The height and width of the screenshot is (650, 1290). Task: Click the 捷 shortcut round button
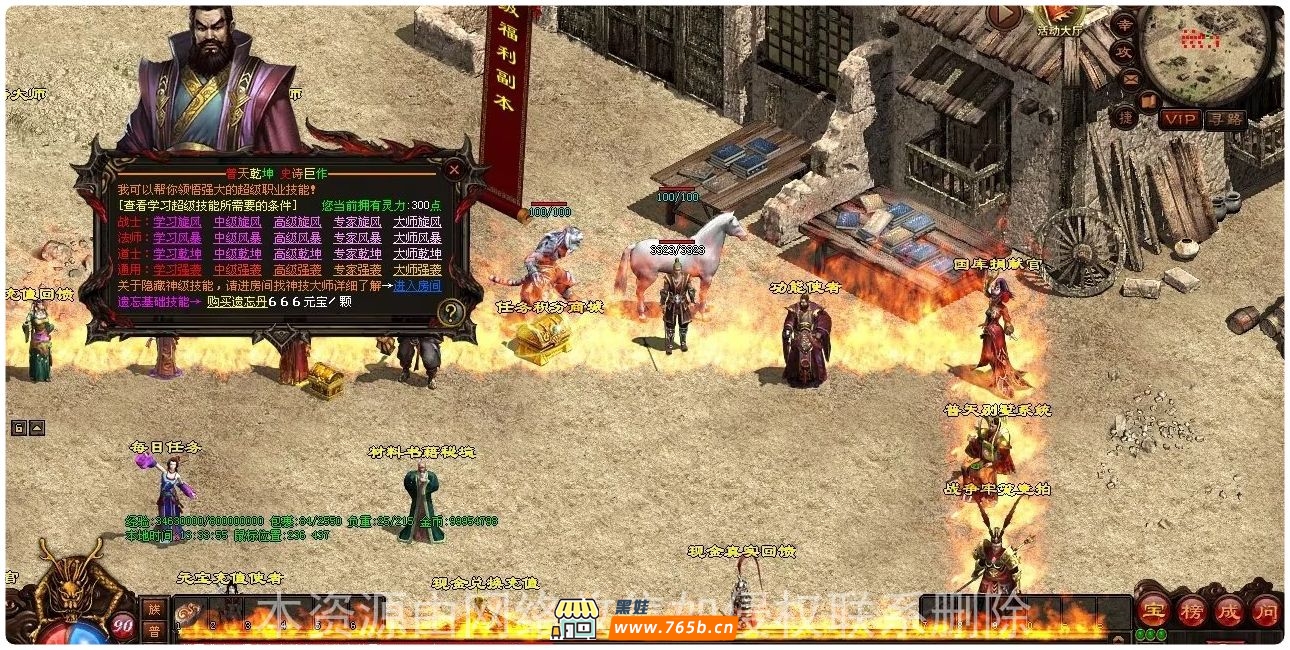click(x=1124, y=117)
